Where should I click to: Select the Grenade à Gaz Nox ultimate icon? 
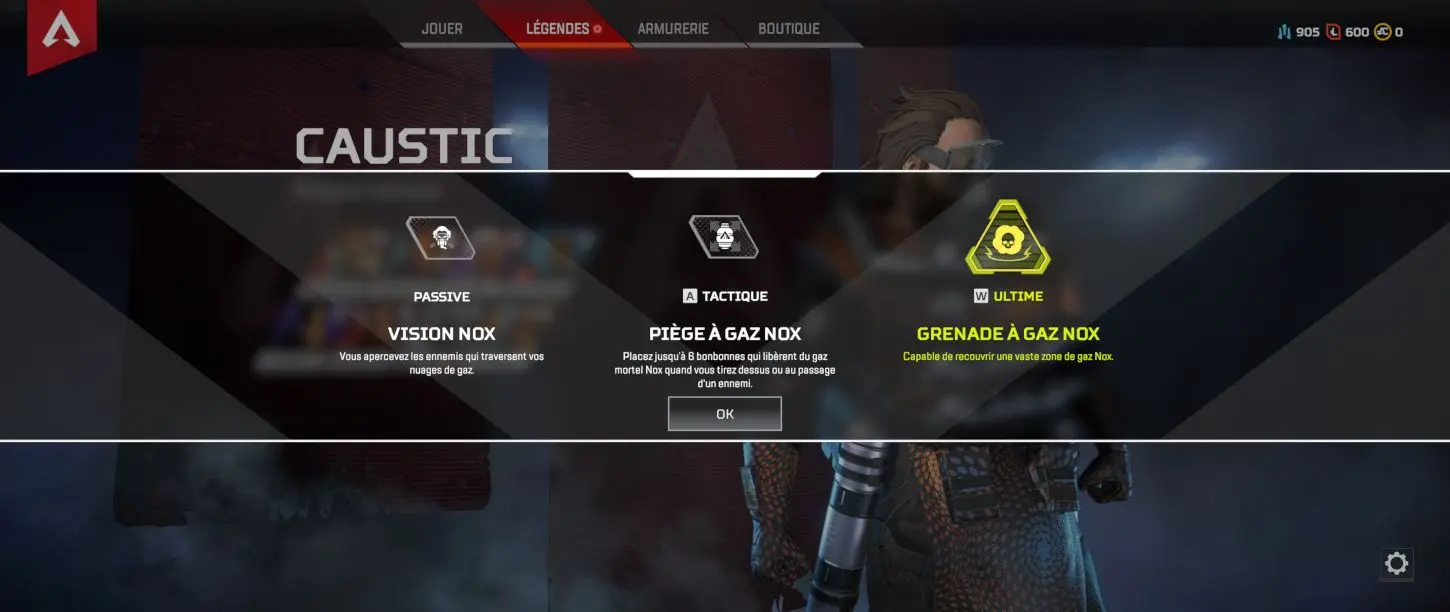1007,240
